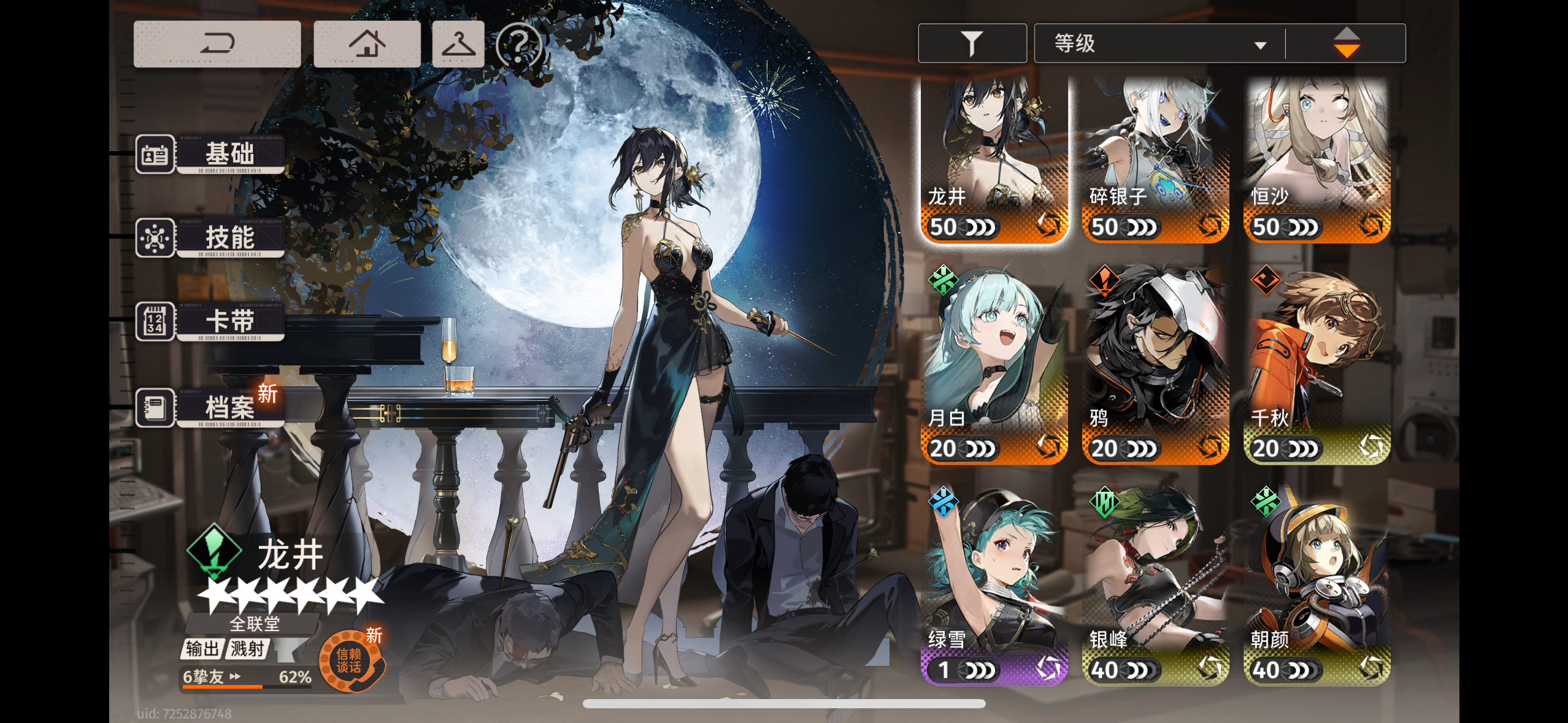Click the green element icon on 银峰's card
Screen dimensions: 1568x723
click(1104, 502)
